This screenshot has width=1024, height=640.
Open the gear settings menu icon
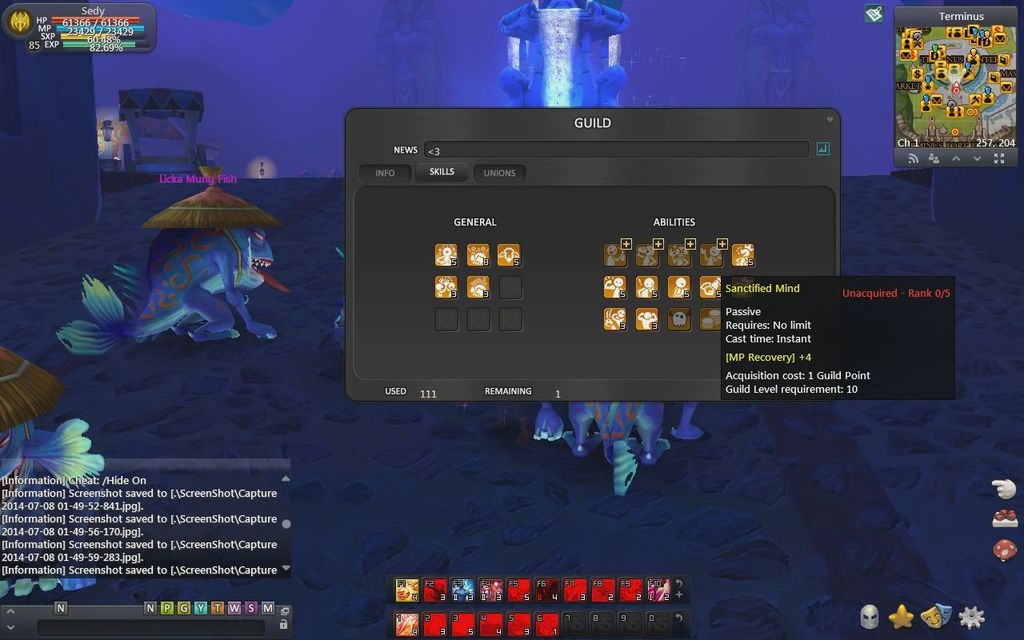tap(971, 617)
